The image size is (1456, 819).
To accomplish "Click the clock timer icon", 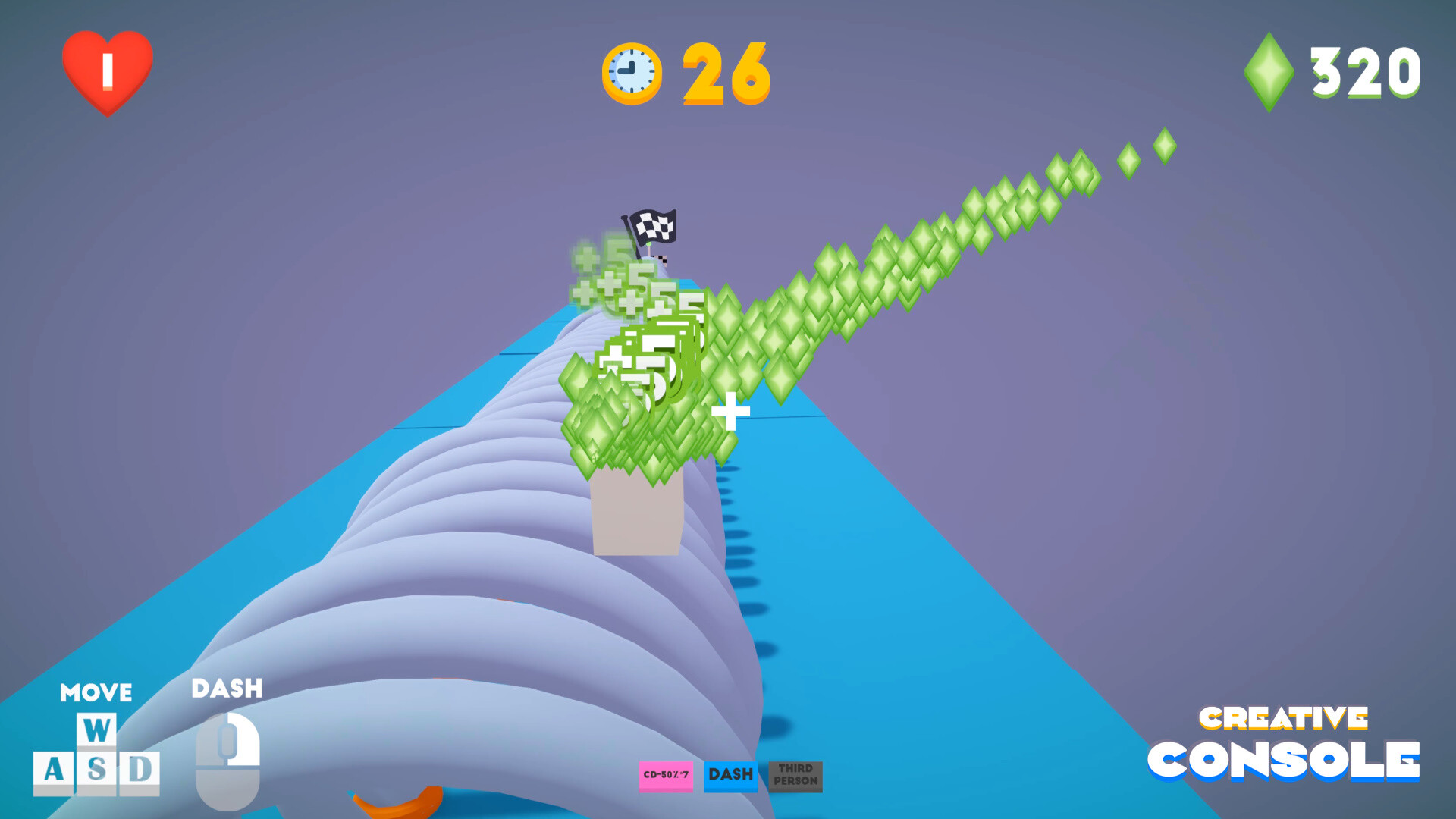I will coord(633,71).
